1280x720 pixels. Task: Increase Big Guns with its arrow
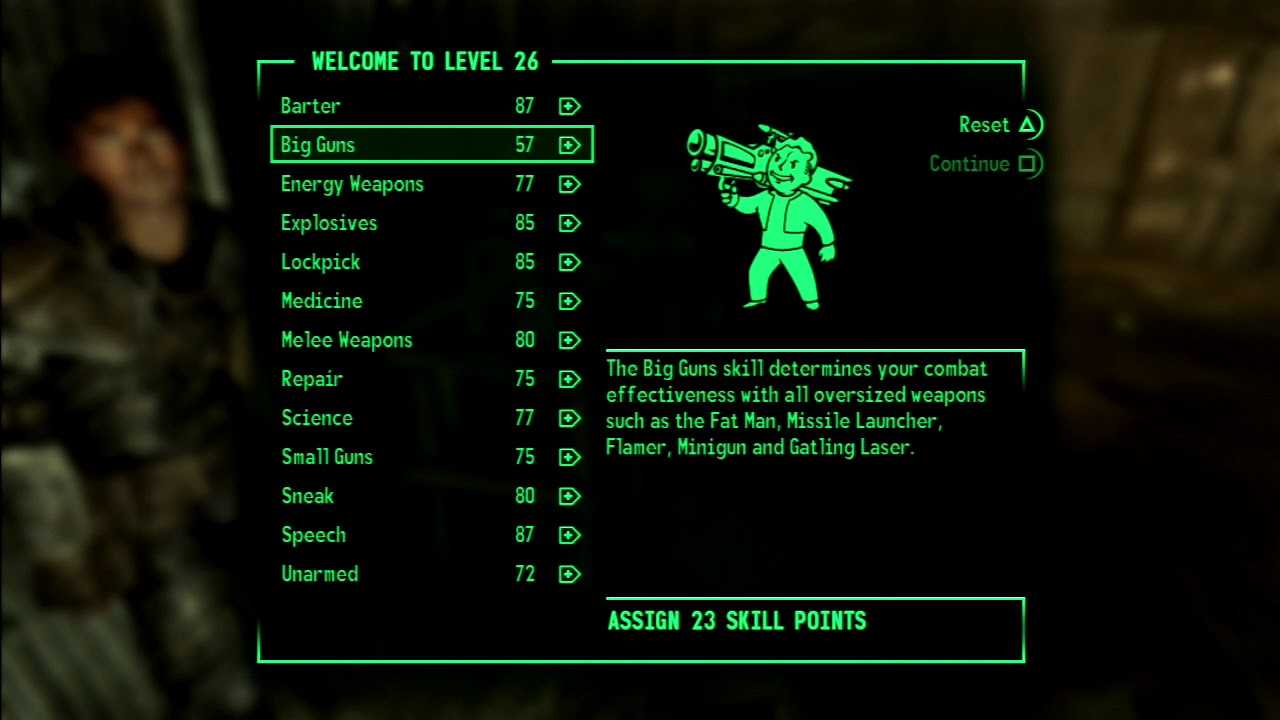point(570,145)
